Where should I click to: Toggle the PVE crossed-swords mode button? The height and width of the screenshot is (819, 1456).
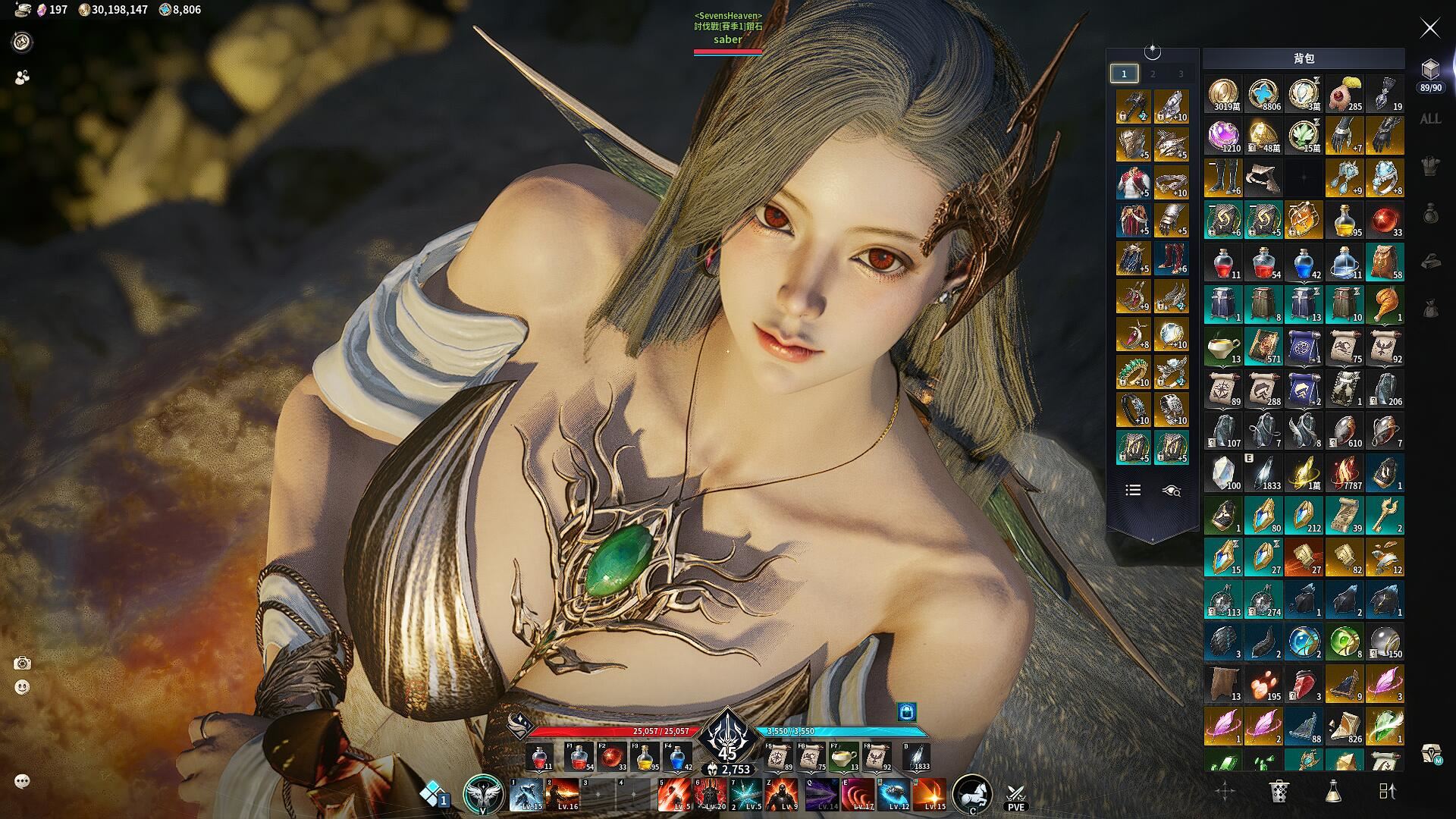click(x=1015, y=796)
